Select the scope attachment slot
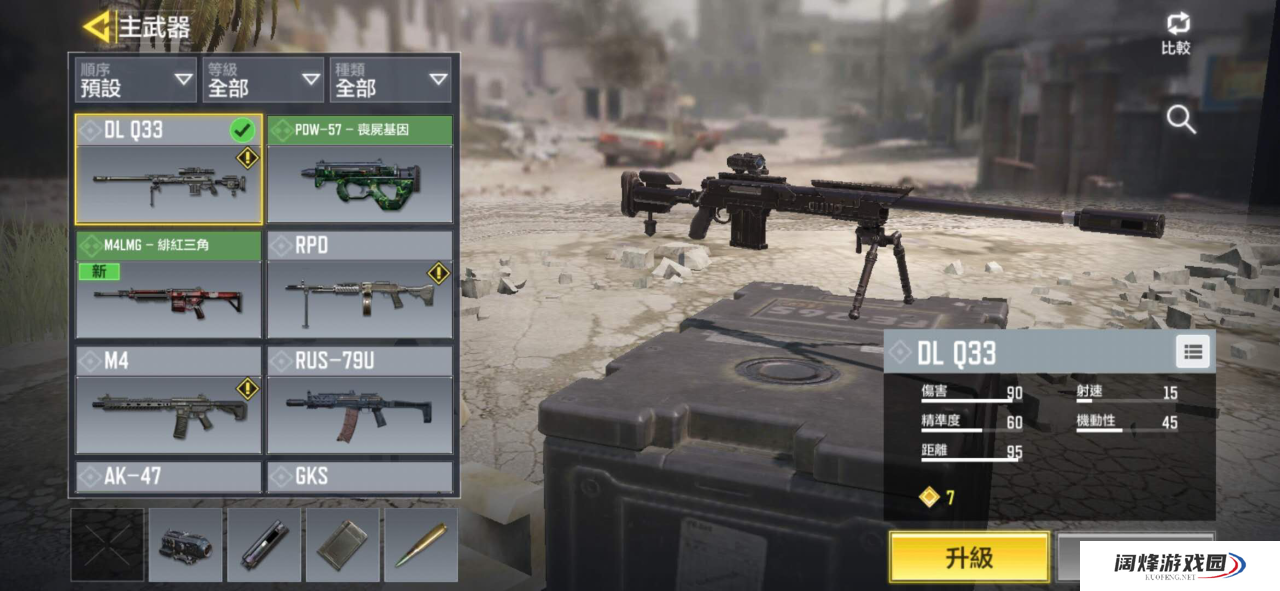The image size is (1280, 591). 185,545
